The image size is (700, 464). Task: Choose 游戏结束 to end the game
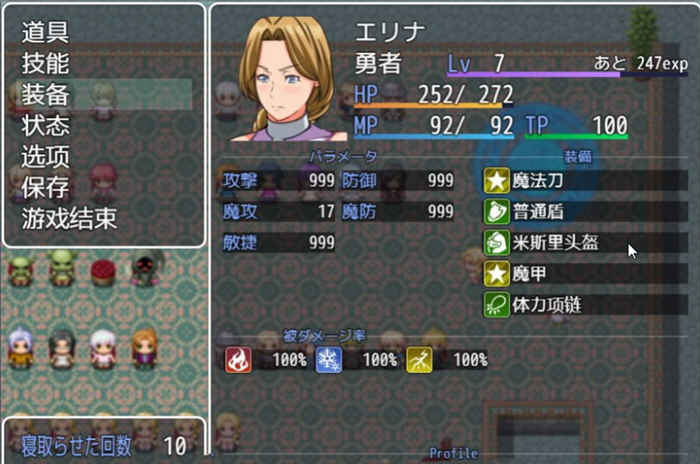(x=70, y=218)
